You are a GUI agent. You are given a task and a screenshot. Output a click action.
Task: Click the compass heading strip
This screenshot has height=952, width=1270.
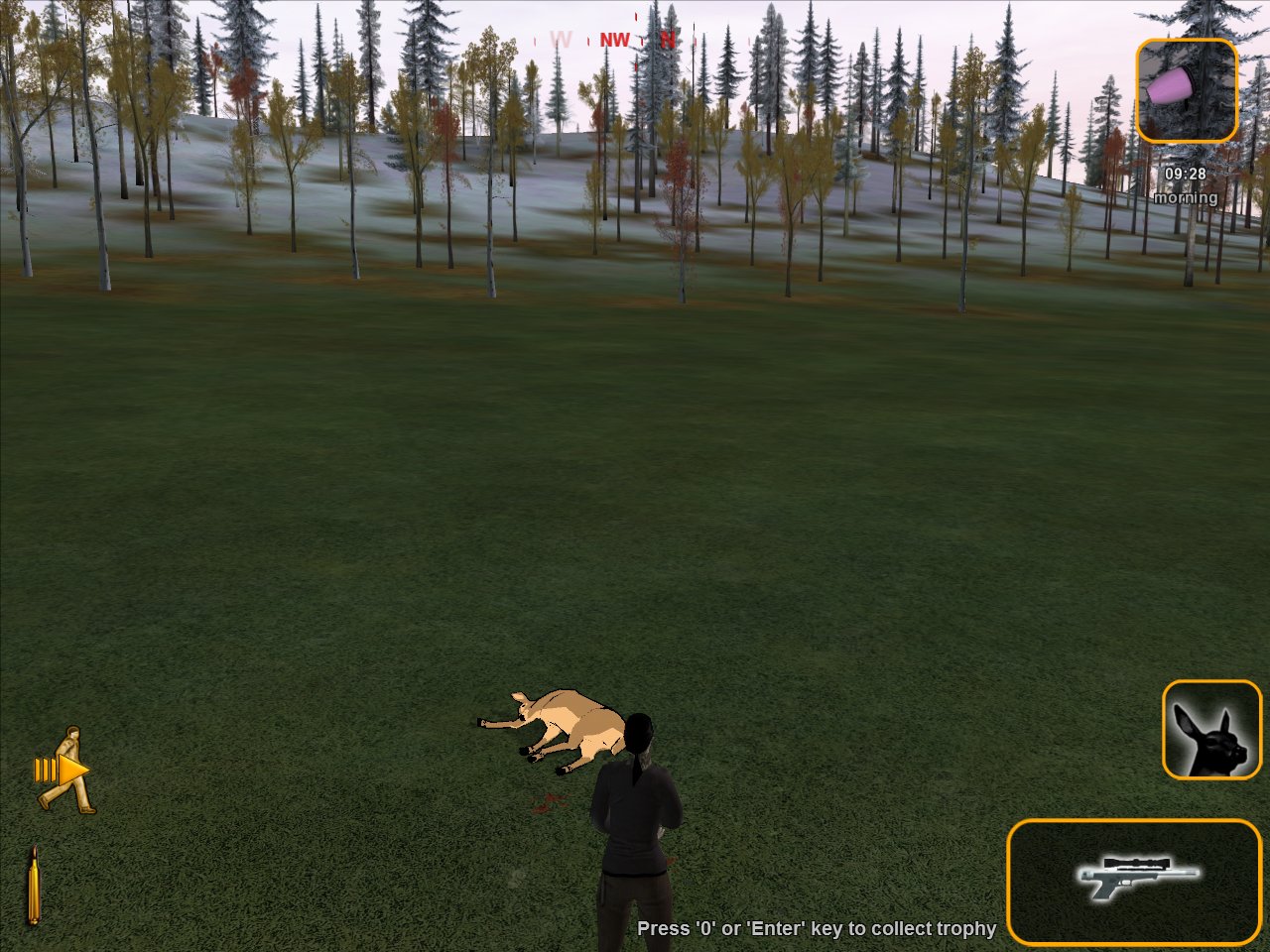point(613,41)
